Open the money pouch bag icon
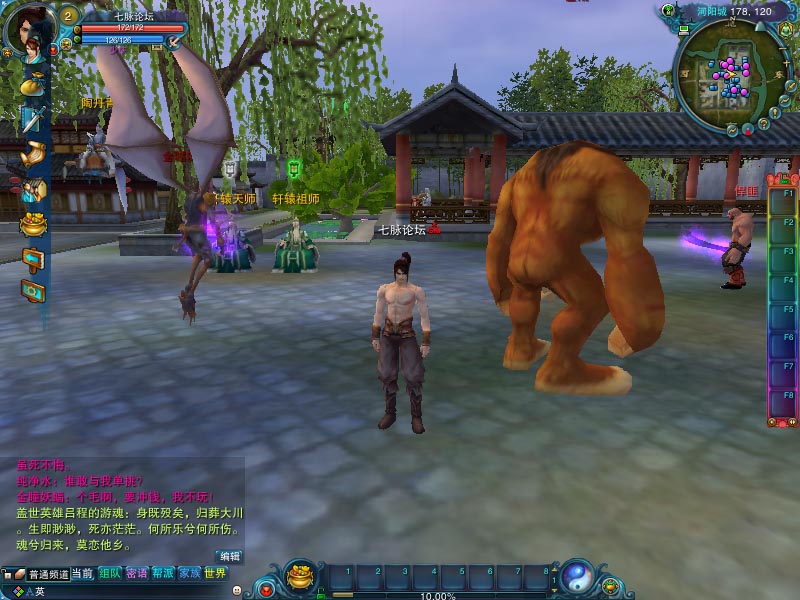This screenshot has width=800, height=600. pos(31,83)
